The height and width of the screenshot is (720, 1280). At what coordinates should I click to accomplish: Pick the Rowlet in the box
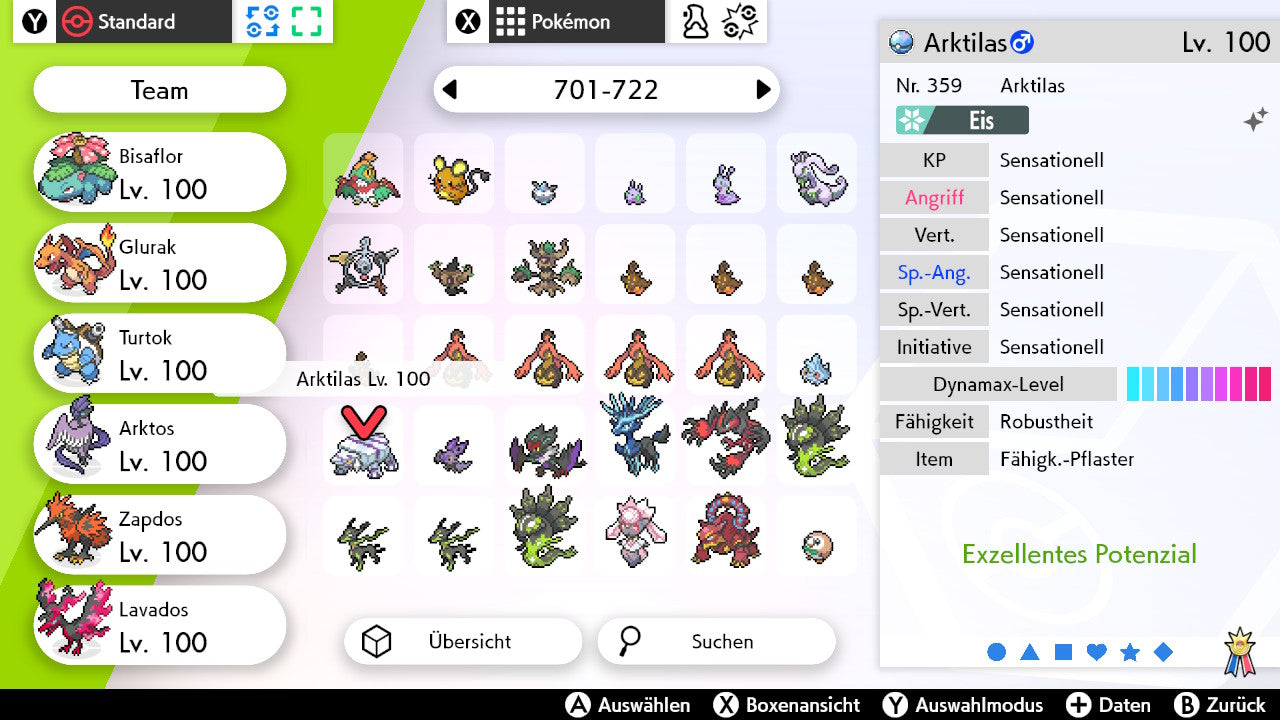pyautogui.click(x=817, y=543)
